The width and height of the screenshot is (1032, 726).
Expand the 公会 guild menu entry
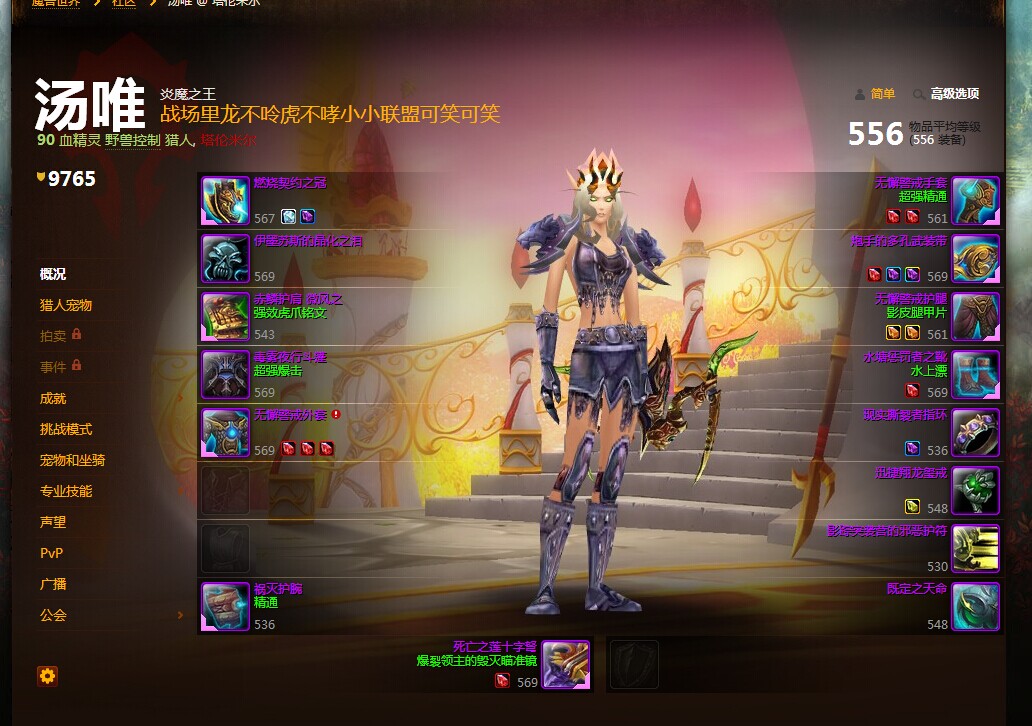click(53, 615)
